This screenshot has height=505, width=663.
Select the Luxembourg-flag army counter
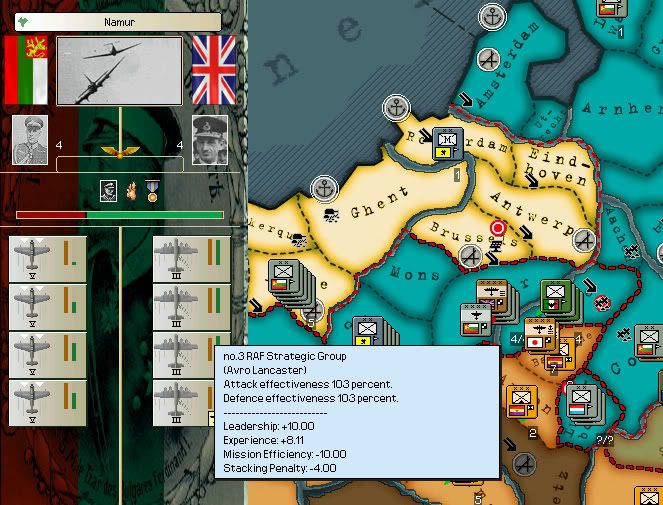coord(582,403)
